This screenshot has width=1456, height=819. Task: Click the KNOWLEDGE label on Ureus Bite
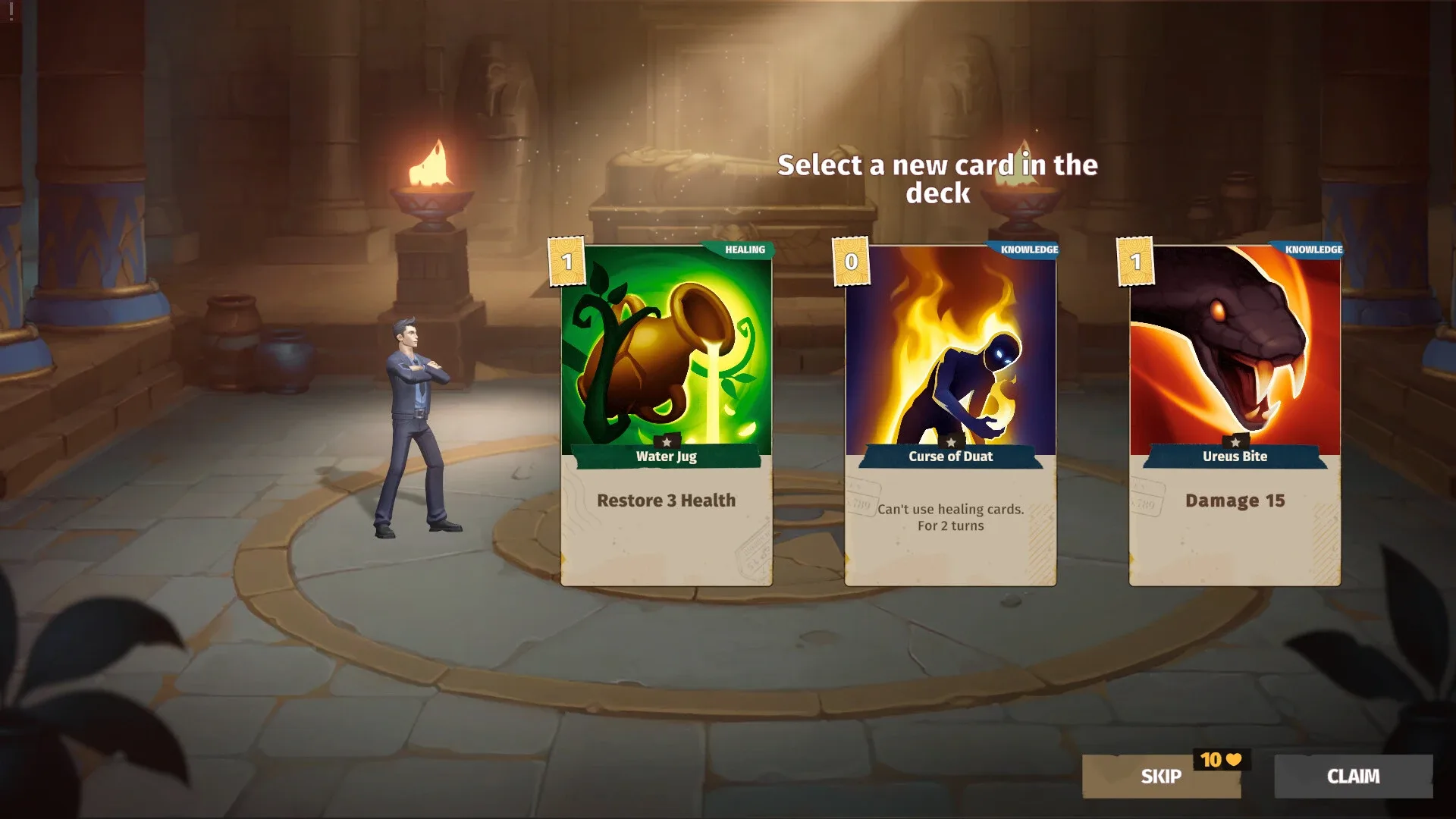tap(1313, 248)
